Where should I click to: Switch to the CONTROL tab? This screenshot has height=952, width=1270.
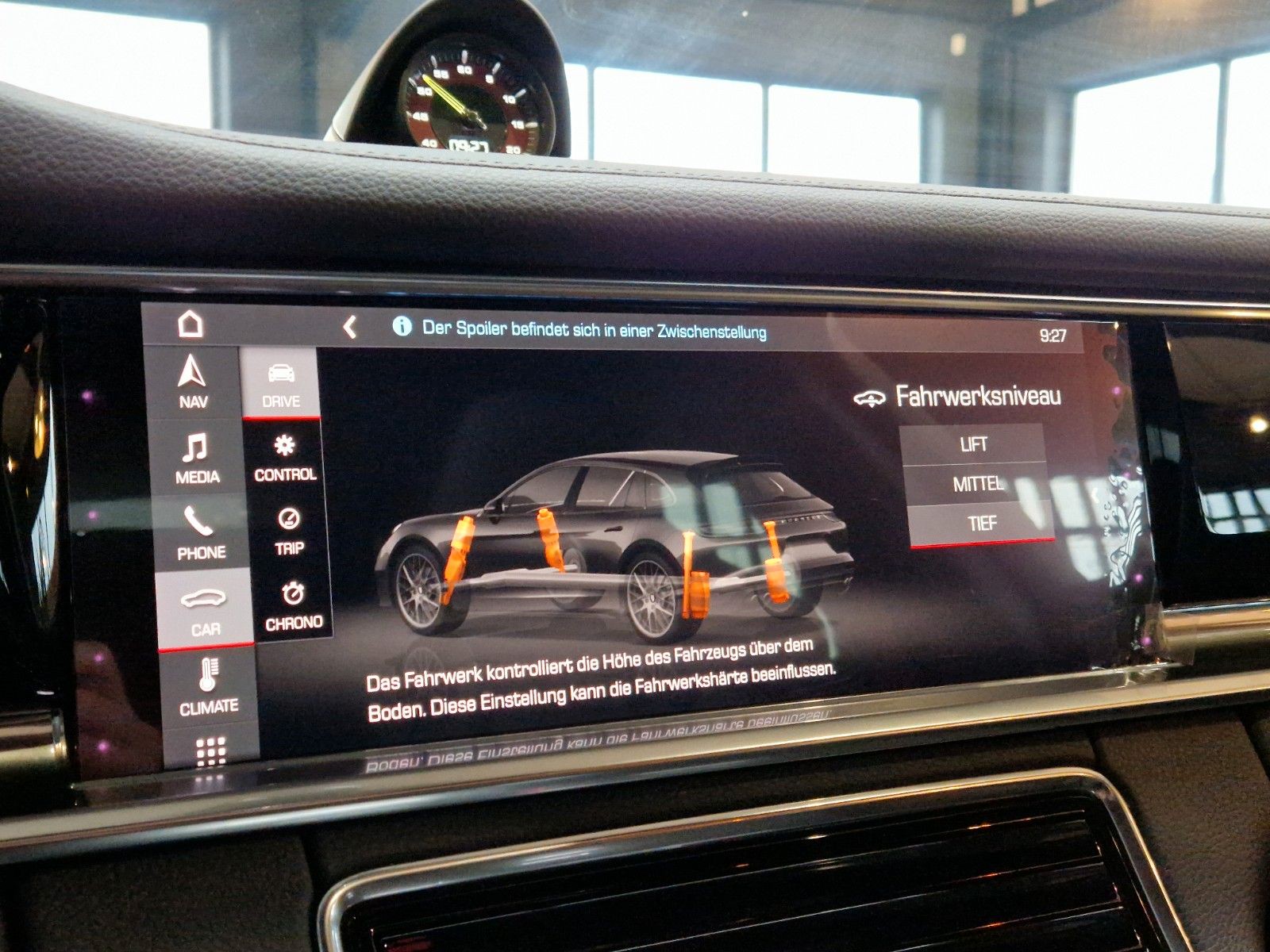[x=284, y=458]
